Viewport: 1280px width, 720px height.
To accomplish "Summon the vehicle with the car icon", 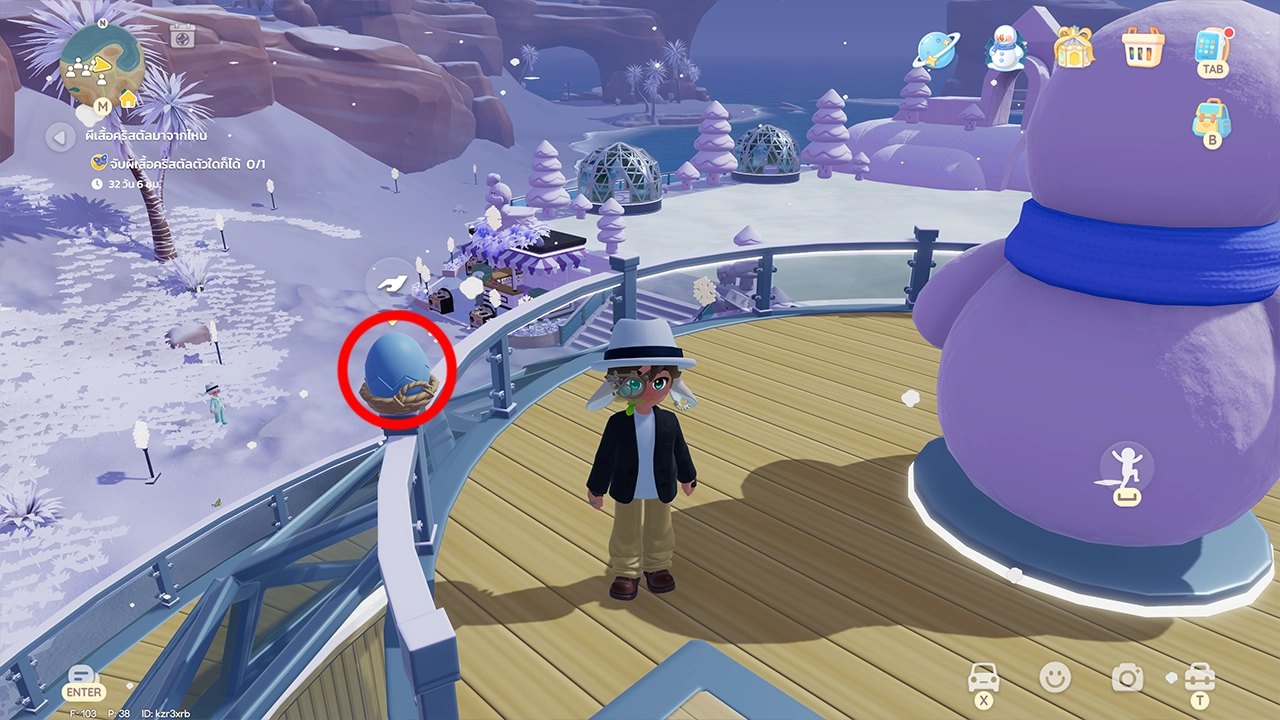I will point(984,677).
